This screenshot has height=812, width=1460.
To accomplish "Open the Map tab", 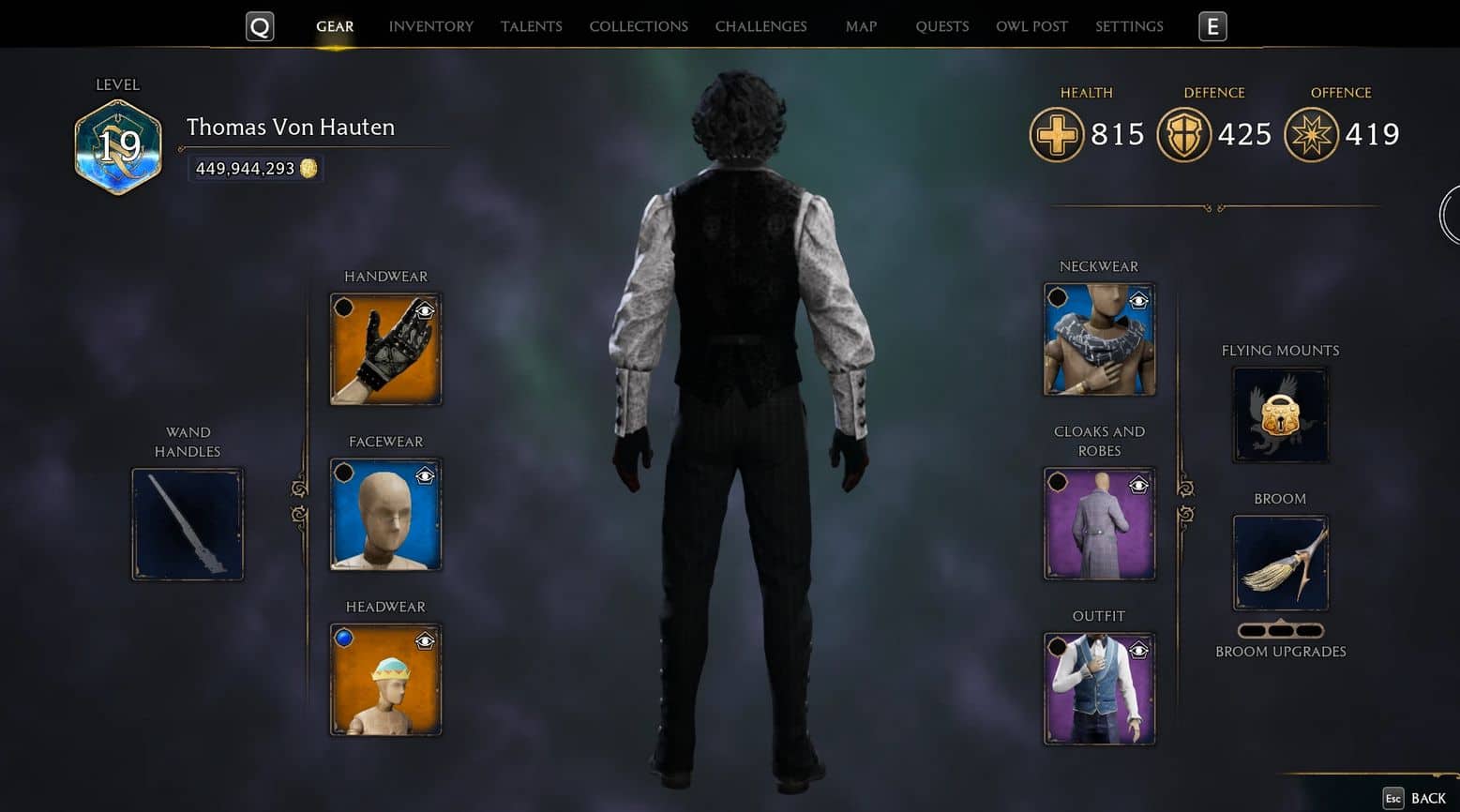I will tap(861, 26).
